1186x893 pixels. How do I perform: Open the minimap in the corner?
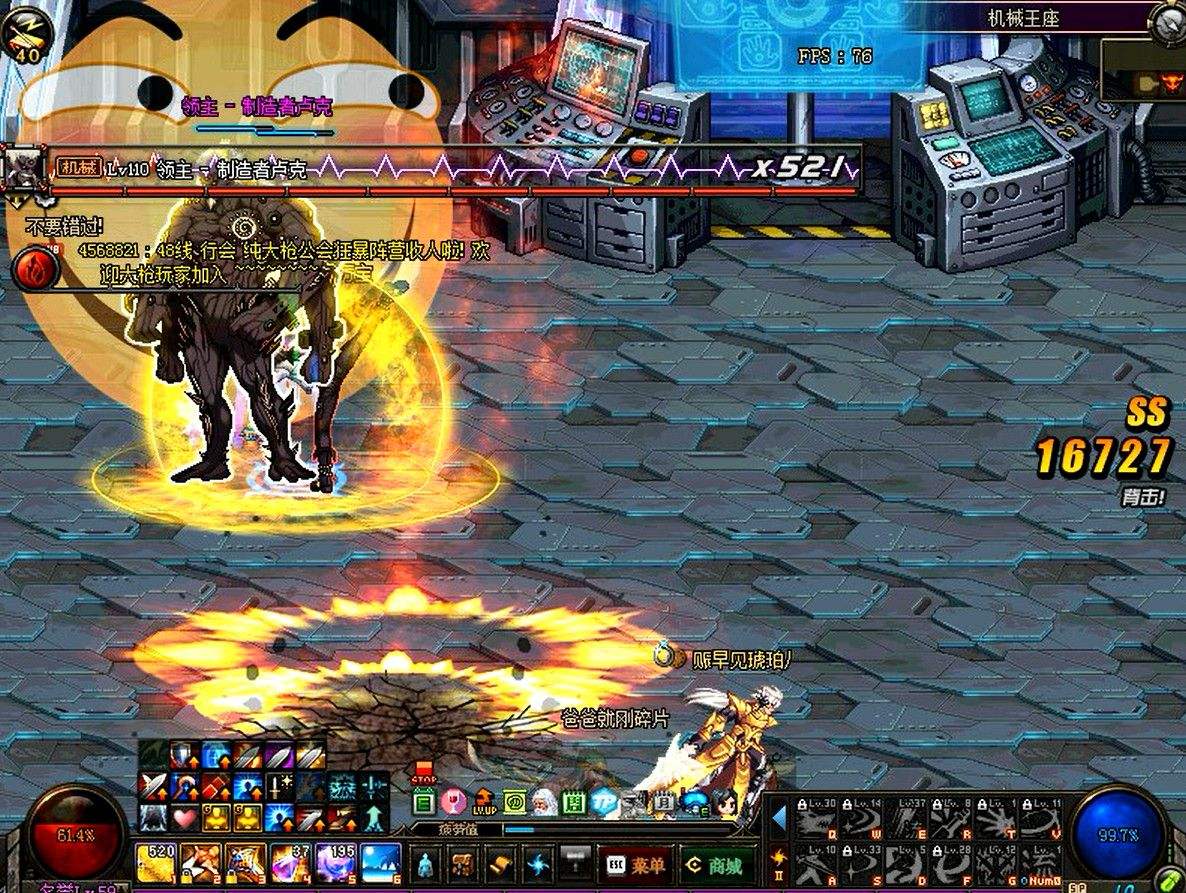1140,71
